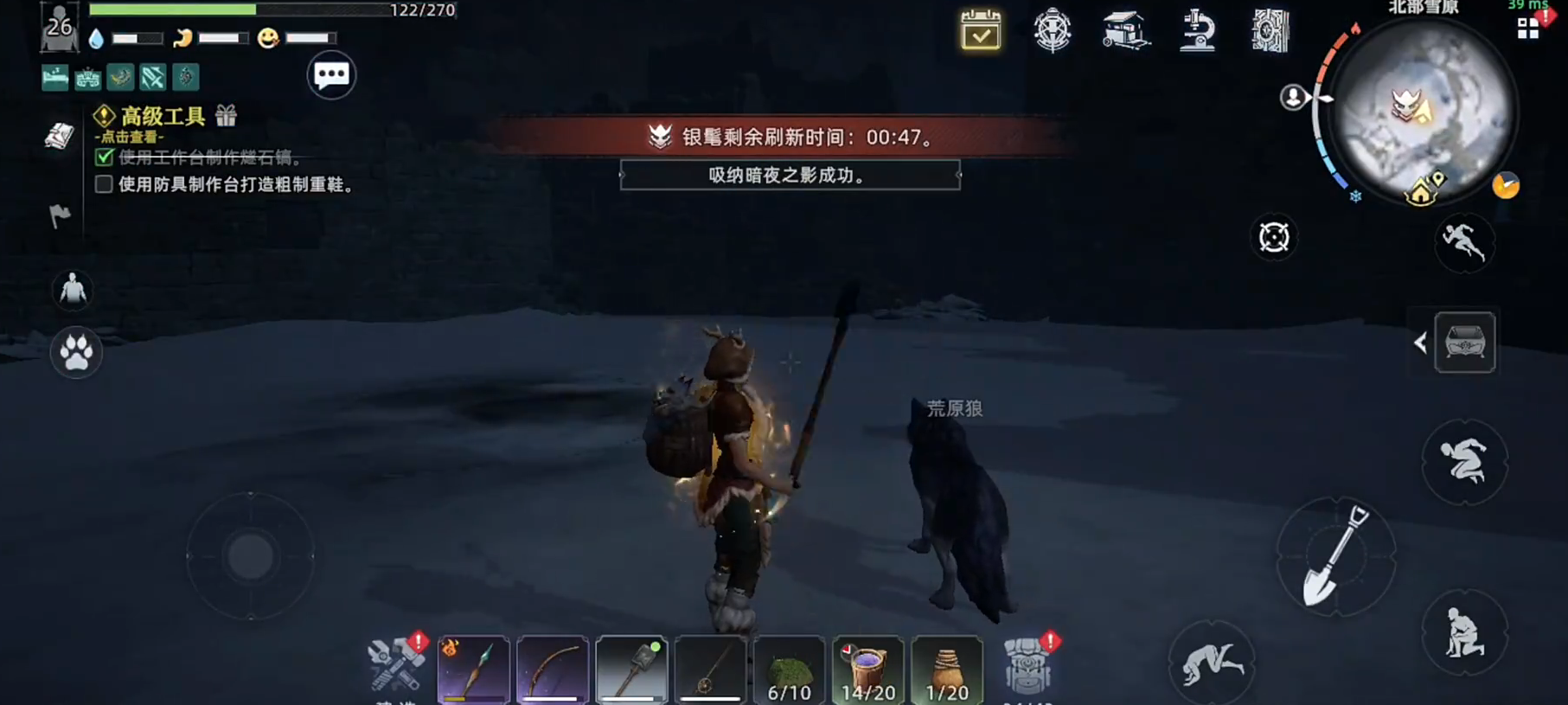Open the build menu with the hammer-wrench icon
This screenshot has width=1568, height=705.
click(395, 666)
